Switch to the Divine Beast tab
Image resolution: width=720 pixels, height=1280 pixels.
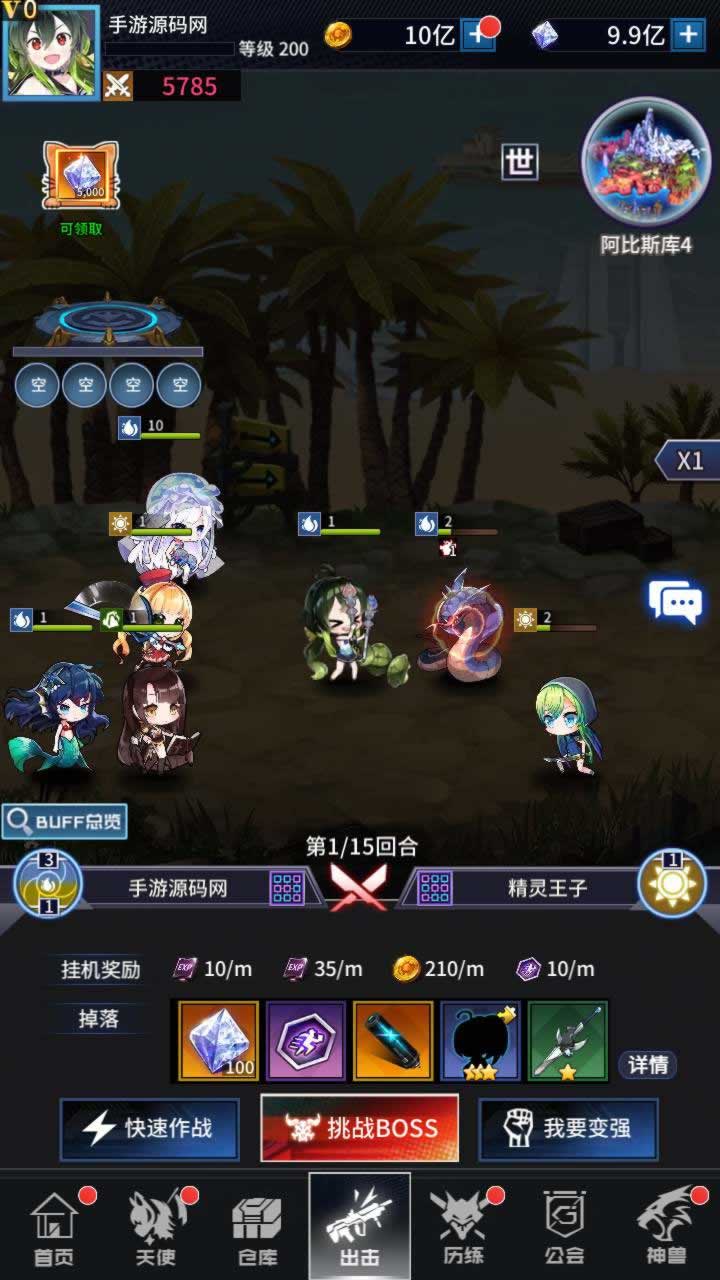point(668,1228)
